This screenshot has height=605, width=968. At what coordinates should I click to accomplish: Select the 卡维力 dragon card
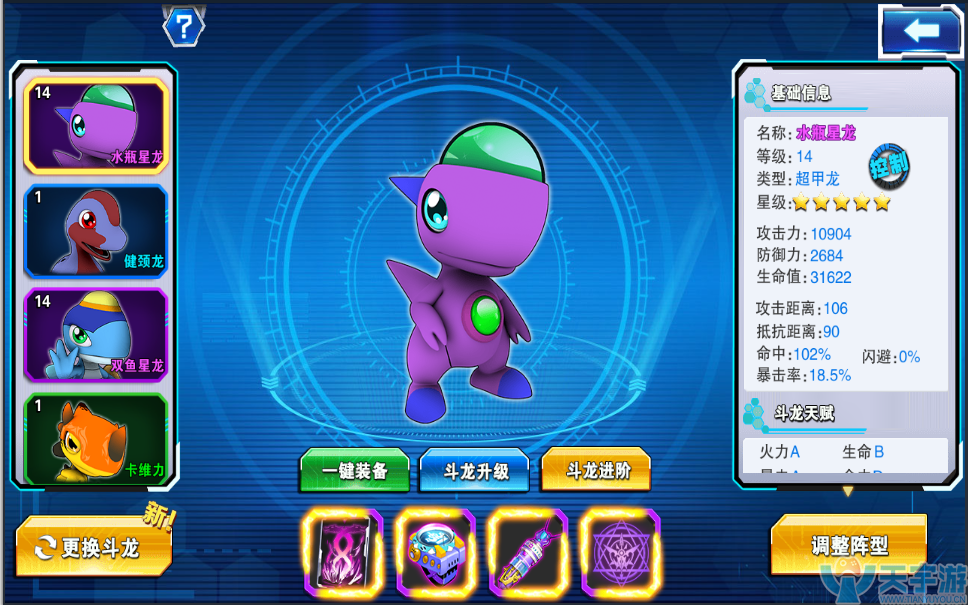96,439
